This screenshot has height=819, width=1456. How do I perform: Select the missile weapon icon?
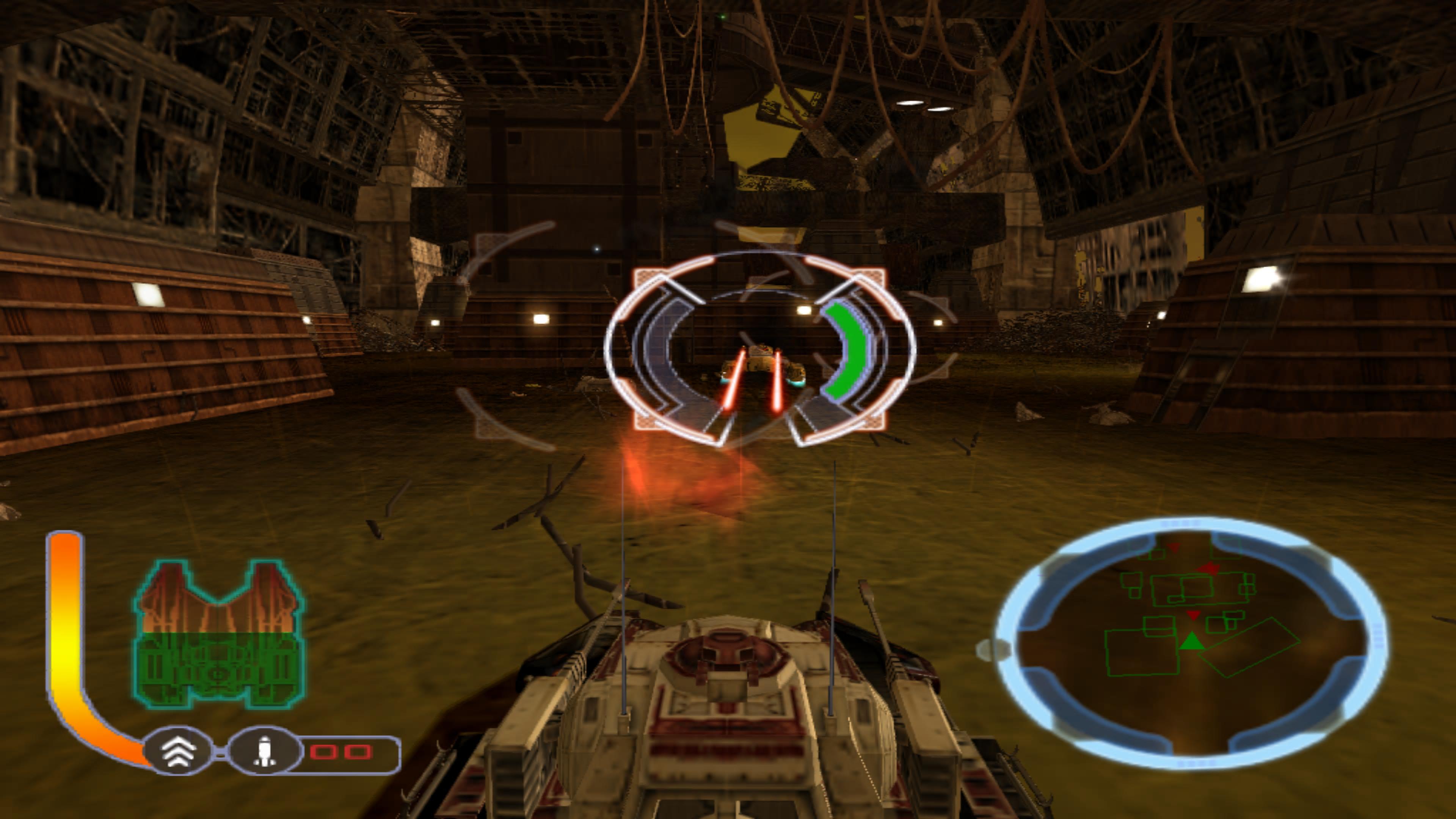point(264,751)
